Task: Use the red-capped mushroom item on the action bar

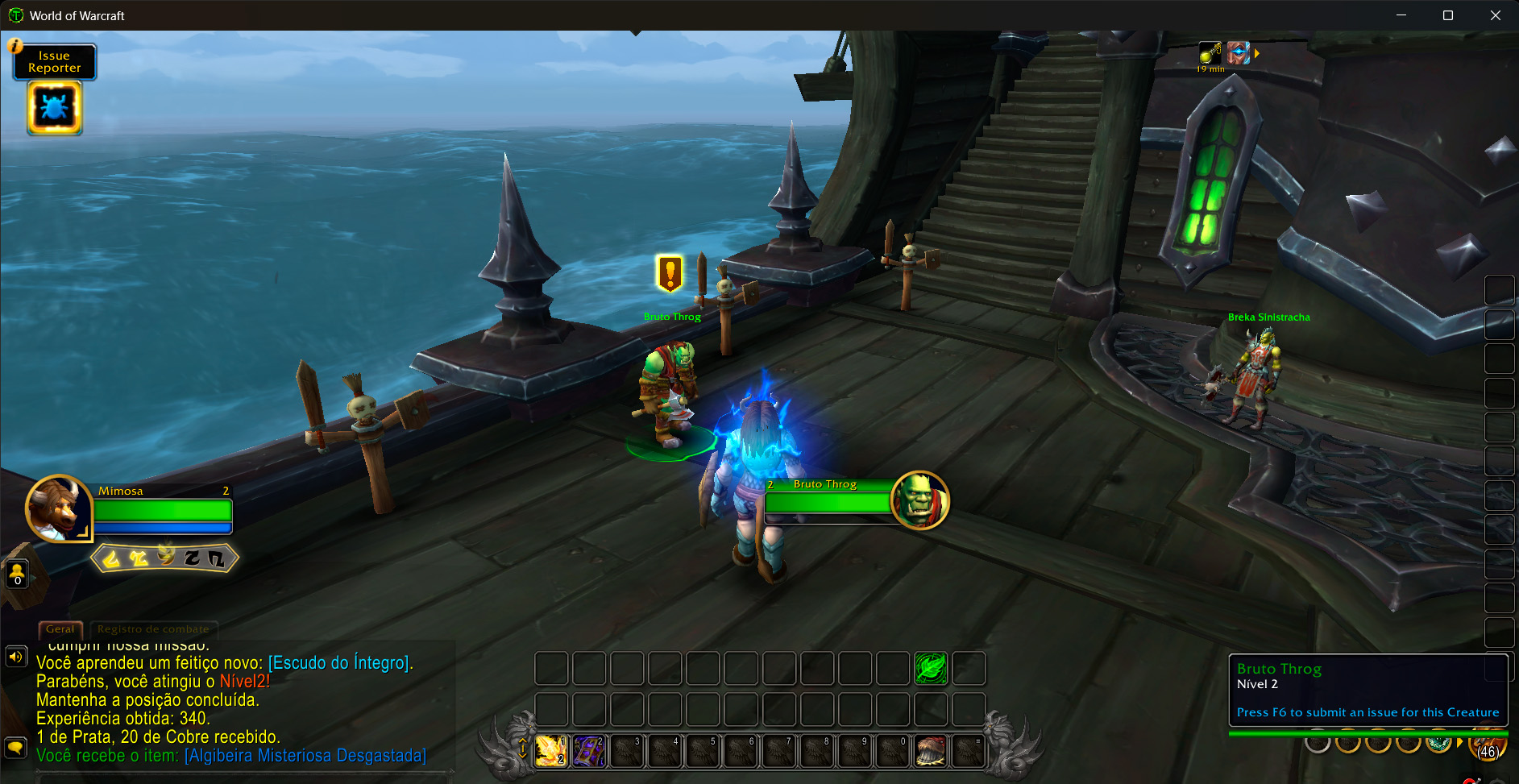Action: (931, 751)
